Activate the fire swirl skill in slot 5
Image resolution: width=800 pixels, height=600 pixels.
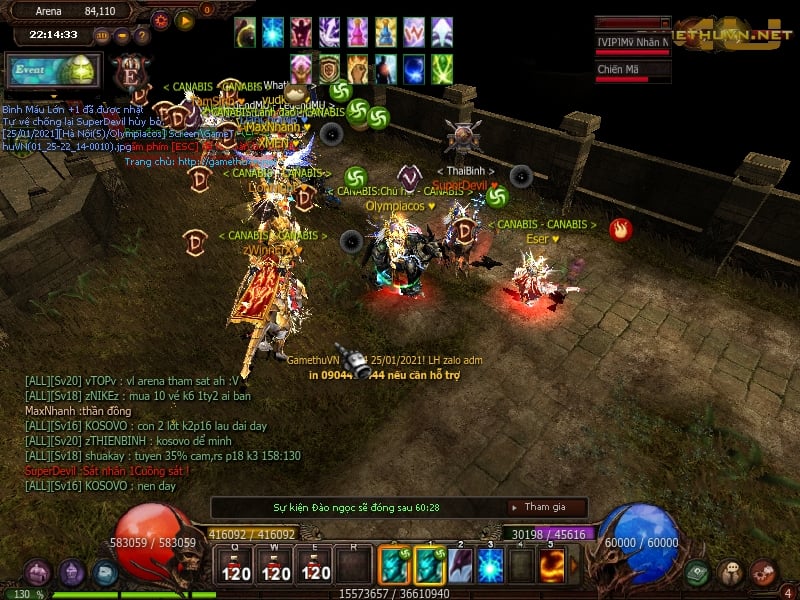tap(554, 566)
